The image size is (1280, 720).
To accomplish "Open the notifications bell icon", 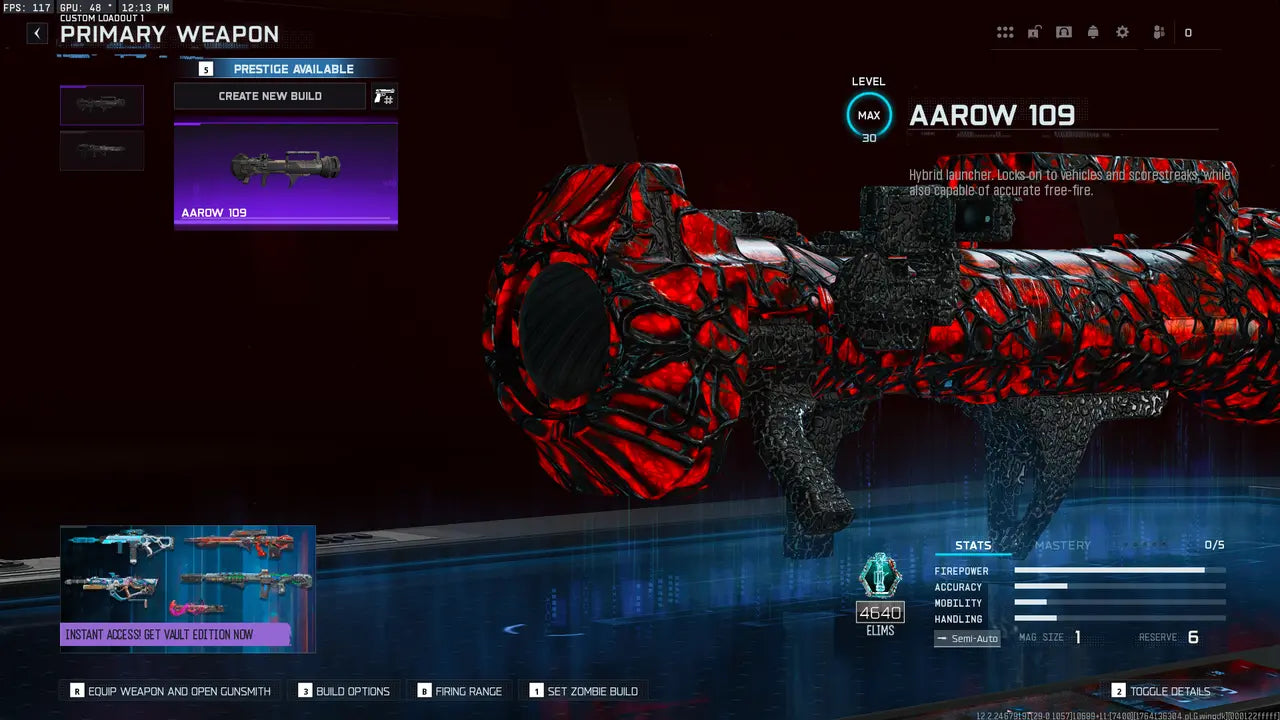I will click(x=1092, y=31).
